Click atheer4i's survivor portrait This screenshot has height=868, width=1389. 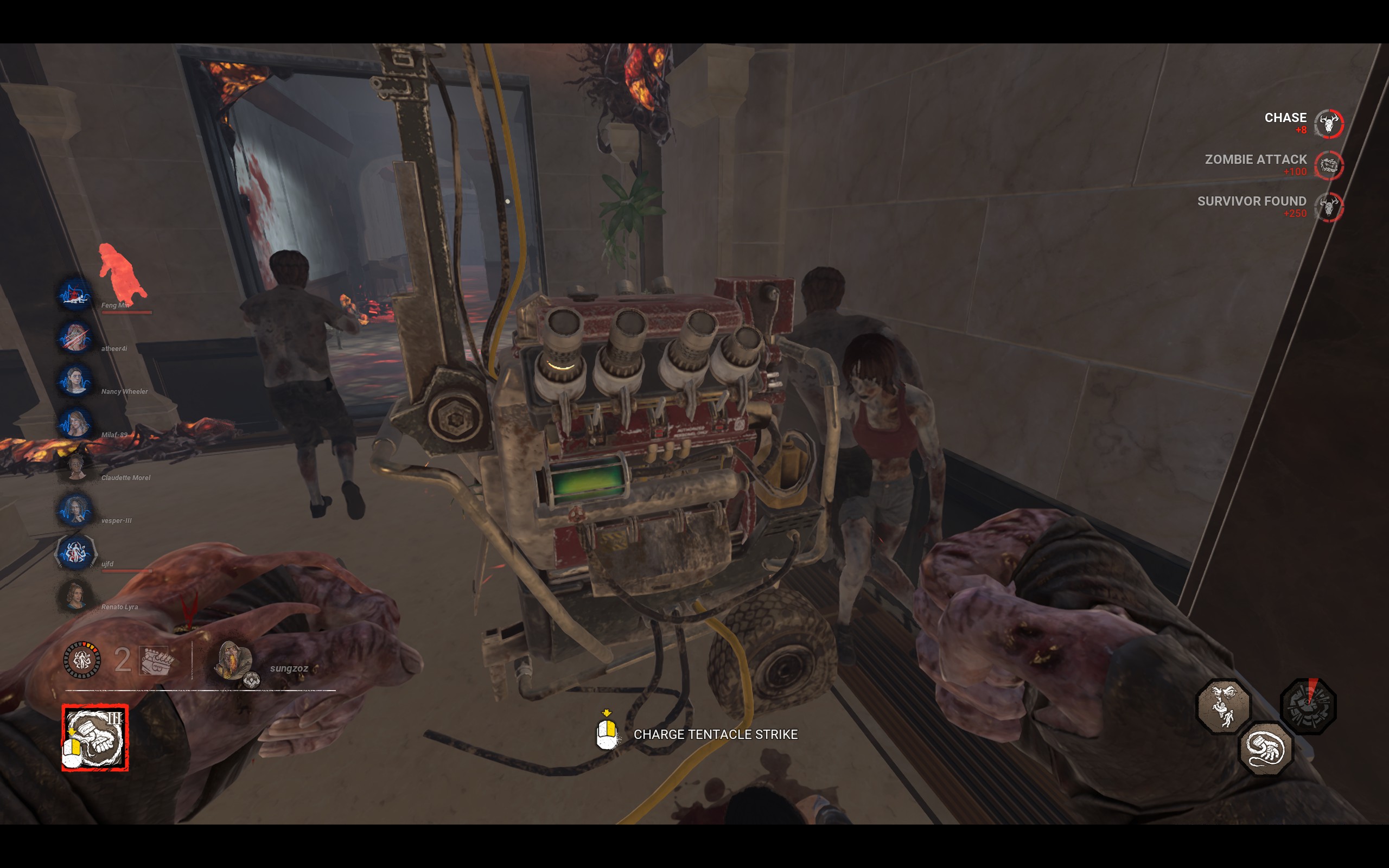click(75, 338)
